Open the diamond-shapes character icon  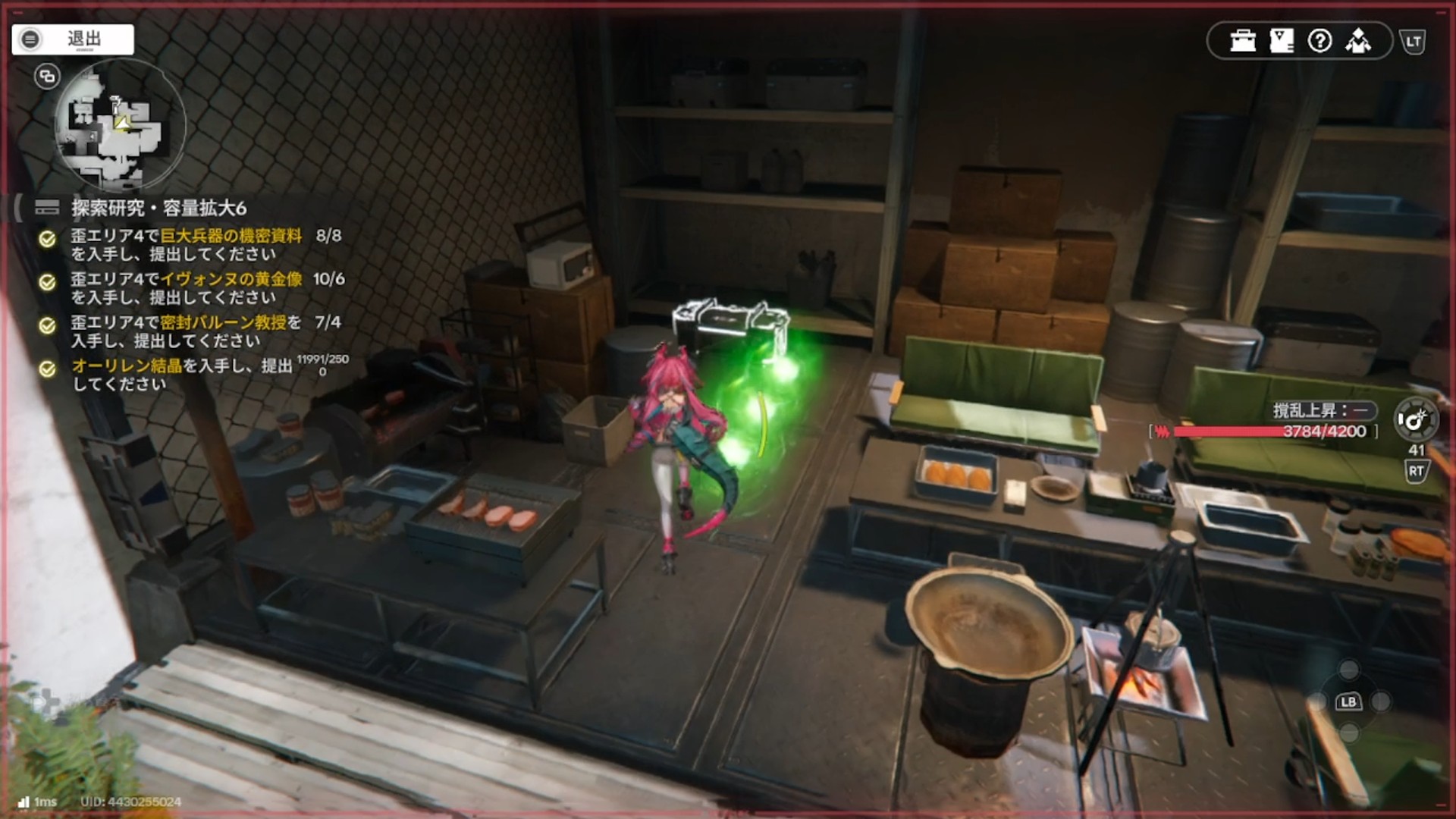point(1358,41)
